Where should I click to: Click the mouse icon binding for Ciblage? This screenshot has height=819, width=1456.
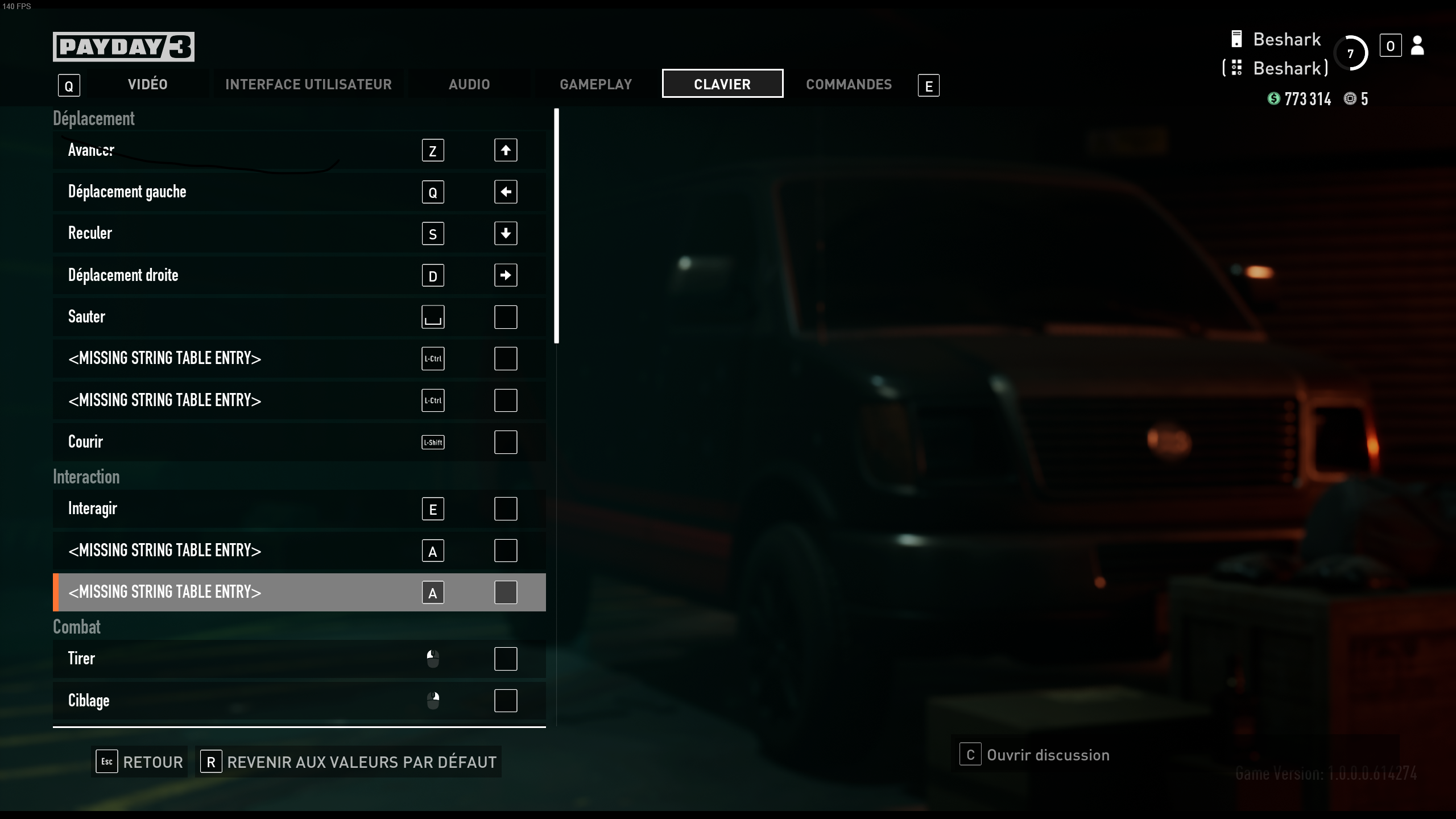(x=433, y=701)
